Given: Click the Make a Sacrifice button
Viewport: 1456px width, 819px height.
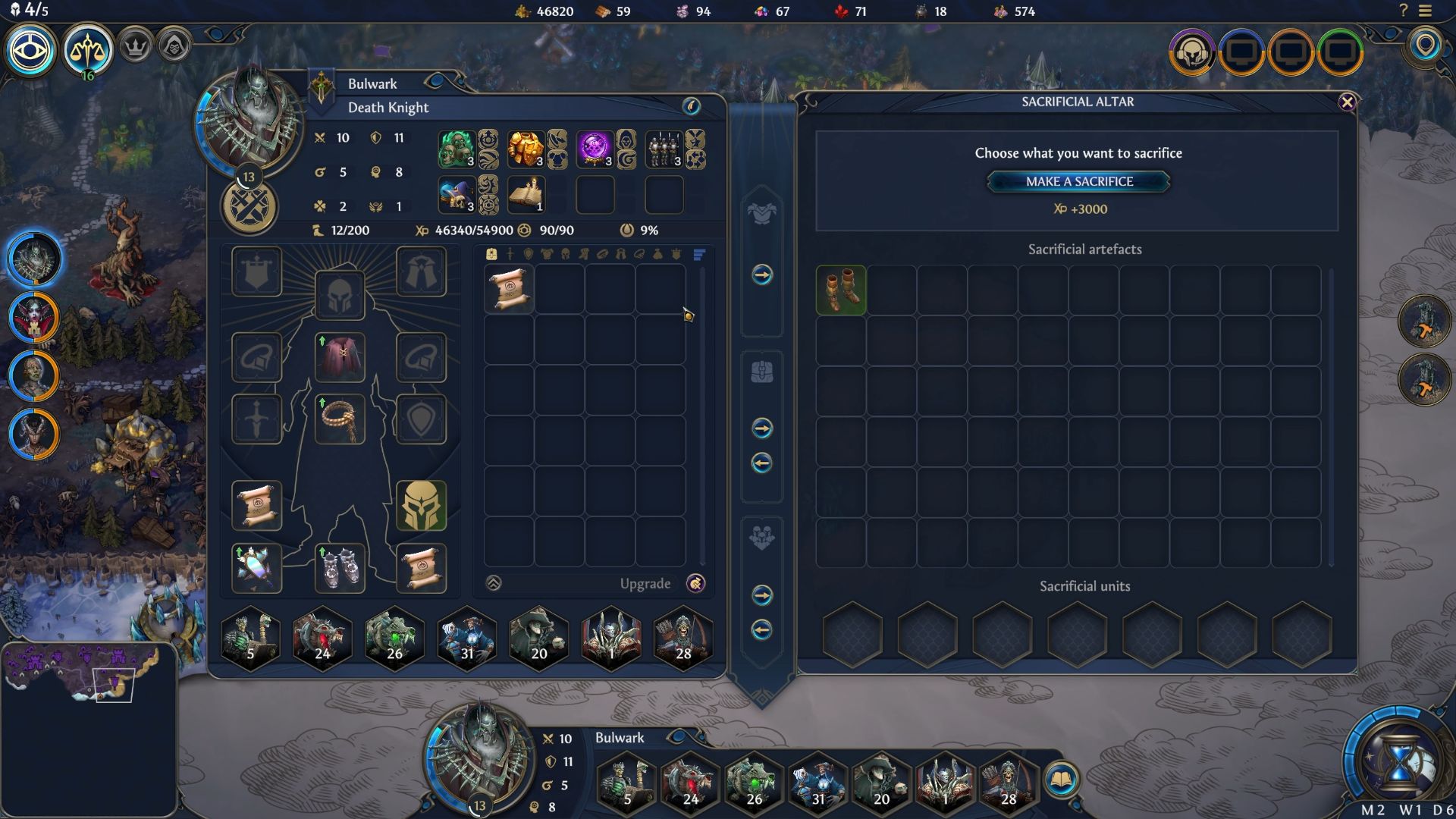Looking at the screenshot, I should (1078, 181).
